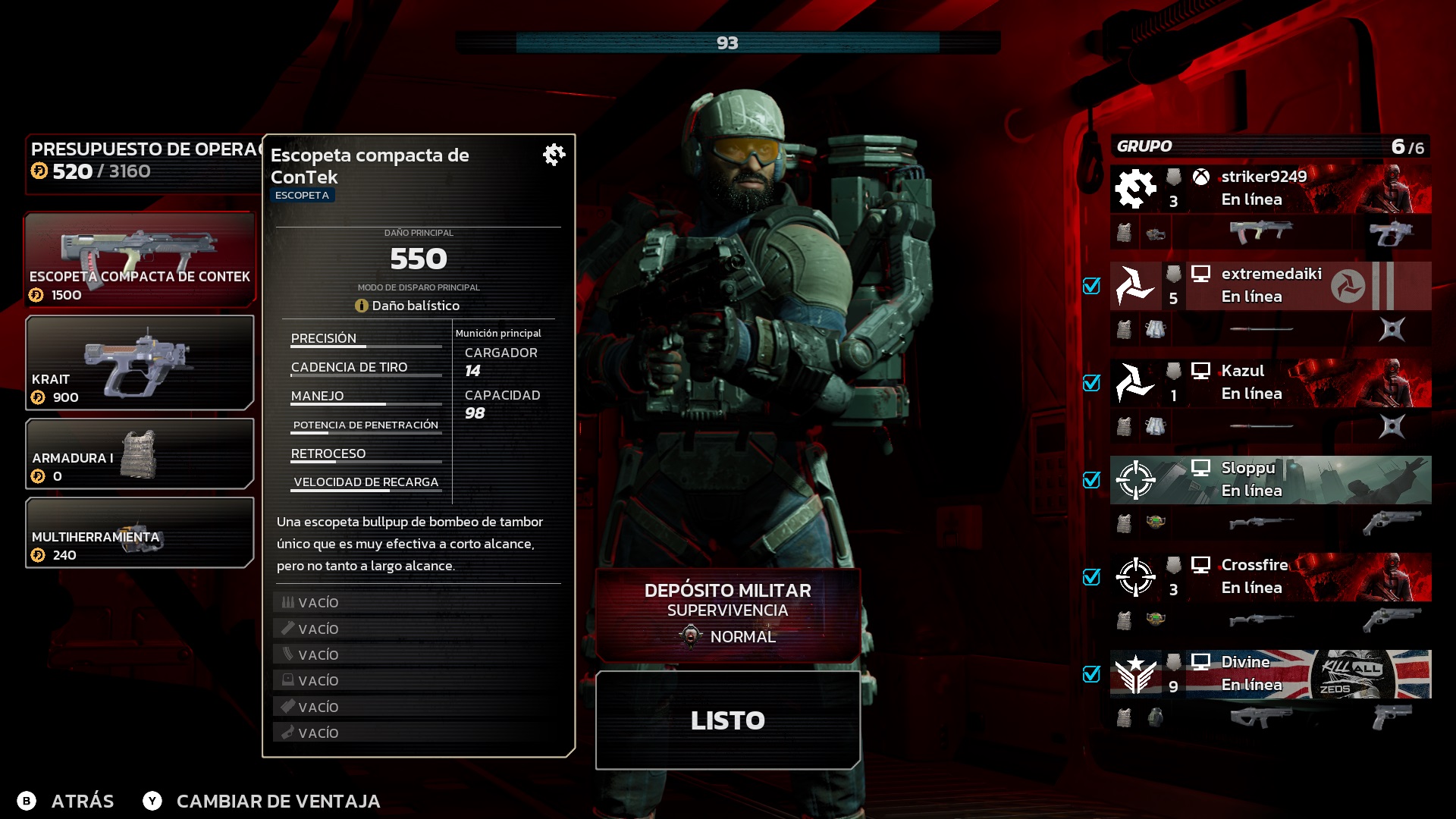Select the Escopeta Compacta de ConTek loadout slot
This screenshot has width=1456, height=819.
[140, 259]
